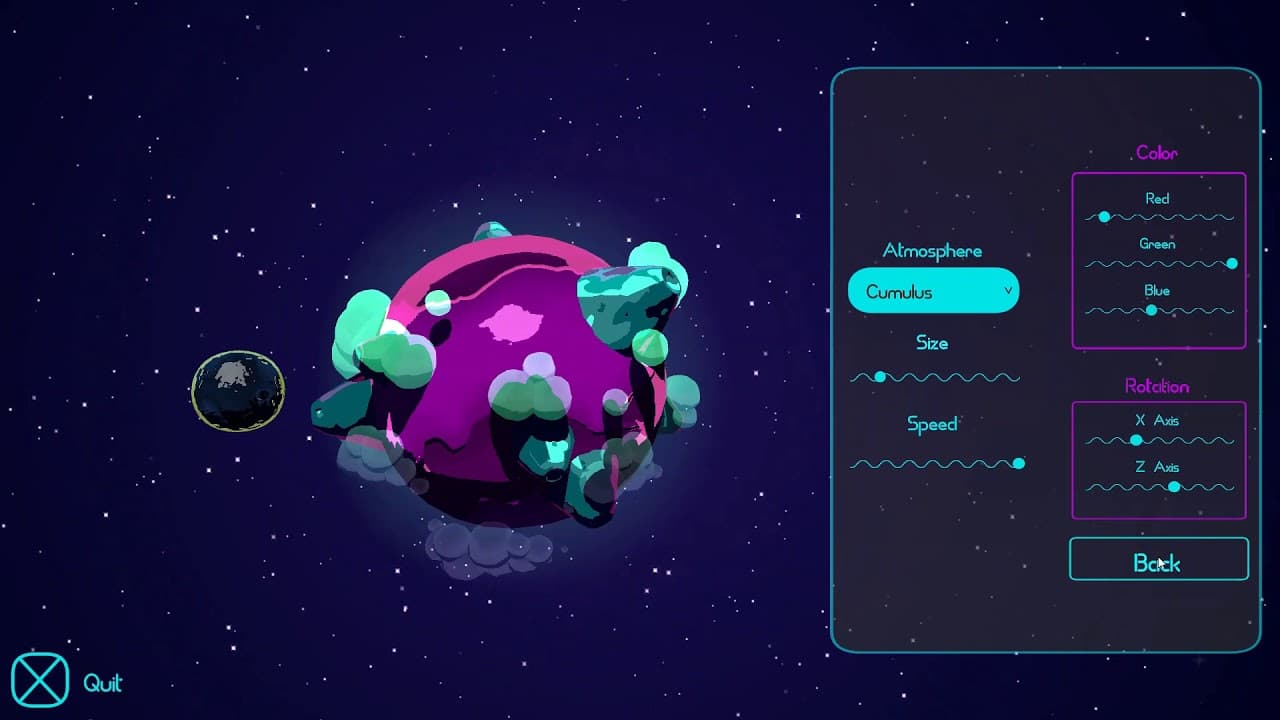The width and height of the screenshot is (1280, 720).
Task: Click the Size slider handle
Action: 880,377
